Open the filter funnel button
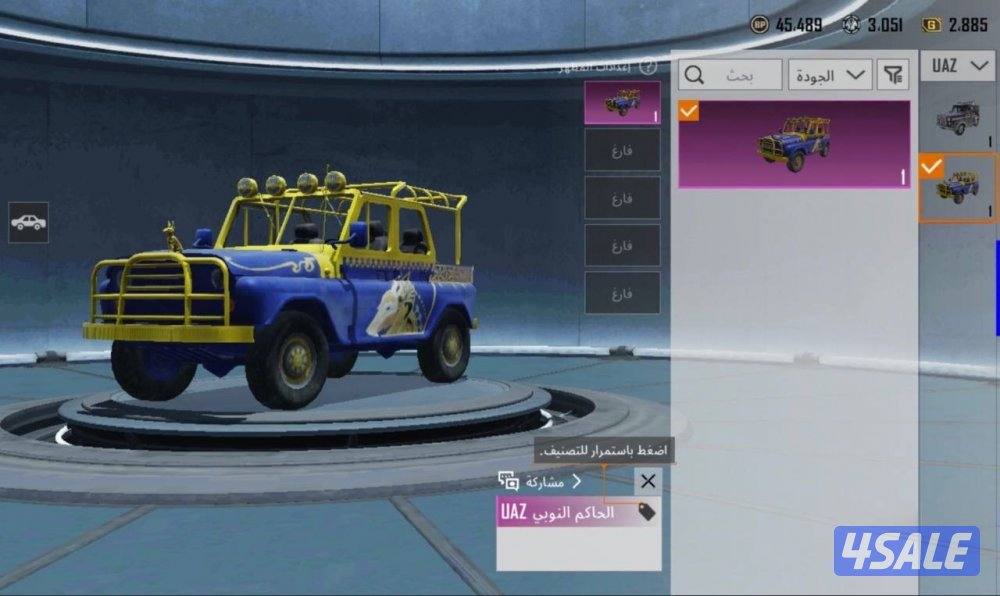This screenshot has height=596, width=1000. pos(892,75)
